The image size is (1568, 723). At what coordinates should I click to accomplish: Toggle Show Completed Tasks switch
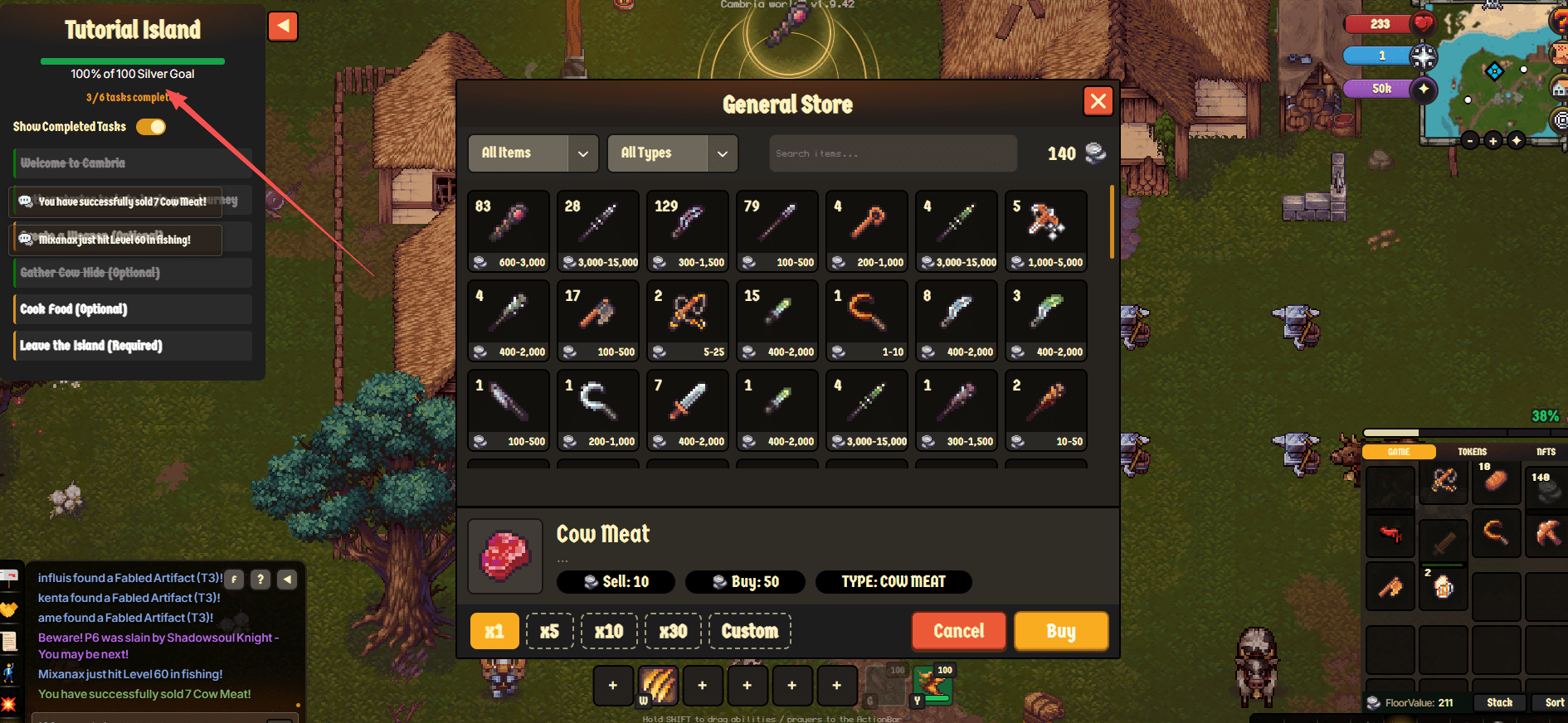[x=151, y=127]
